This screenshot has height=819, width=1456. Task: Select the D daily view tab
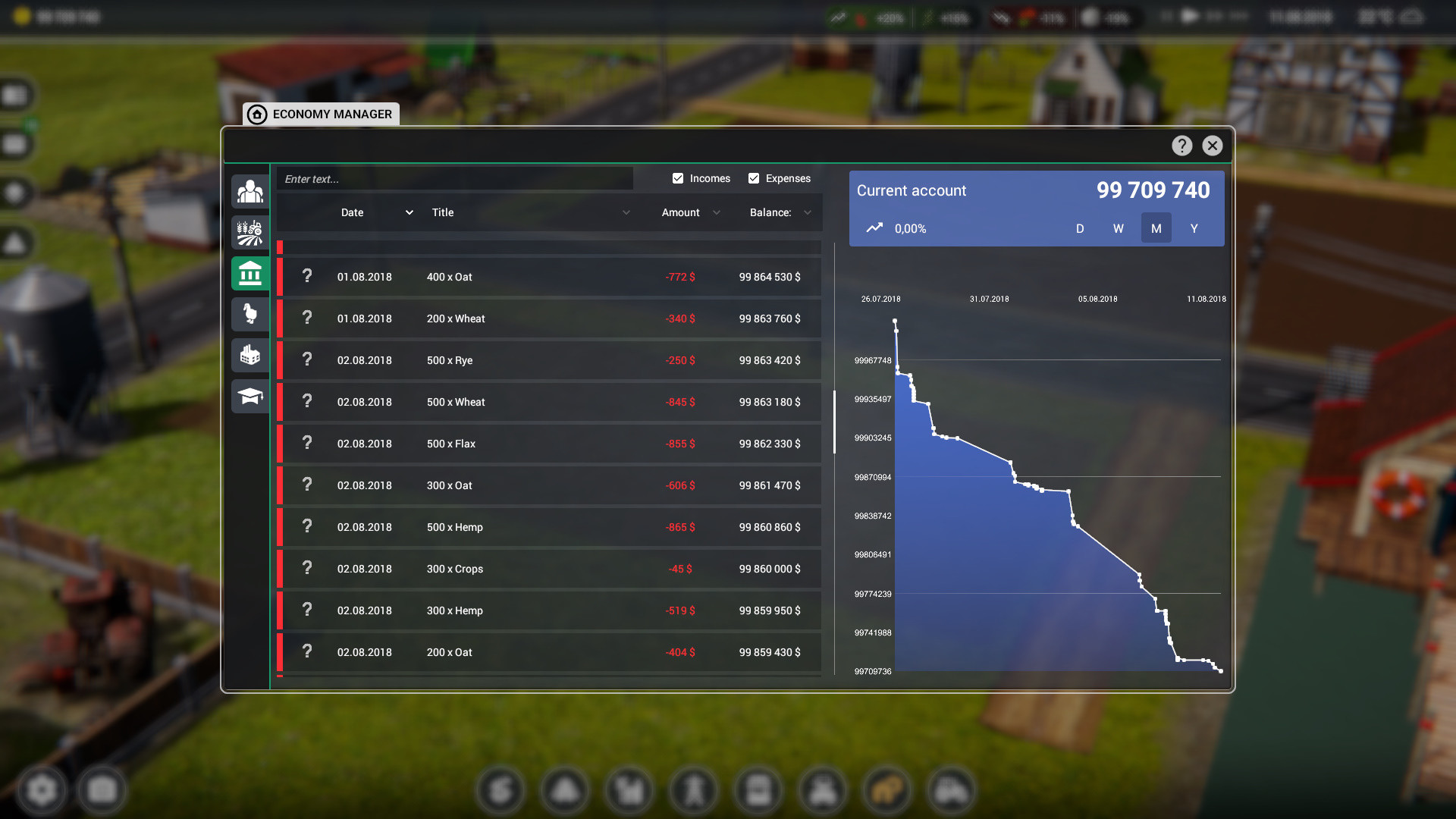(1080, 228)
